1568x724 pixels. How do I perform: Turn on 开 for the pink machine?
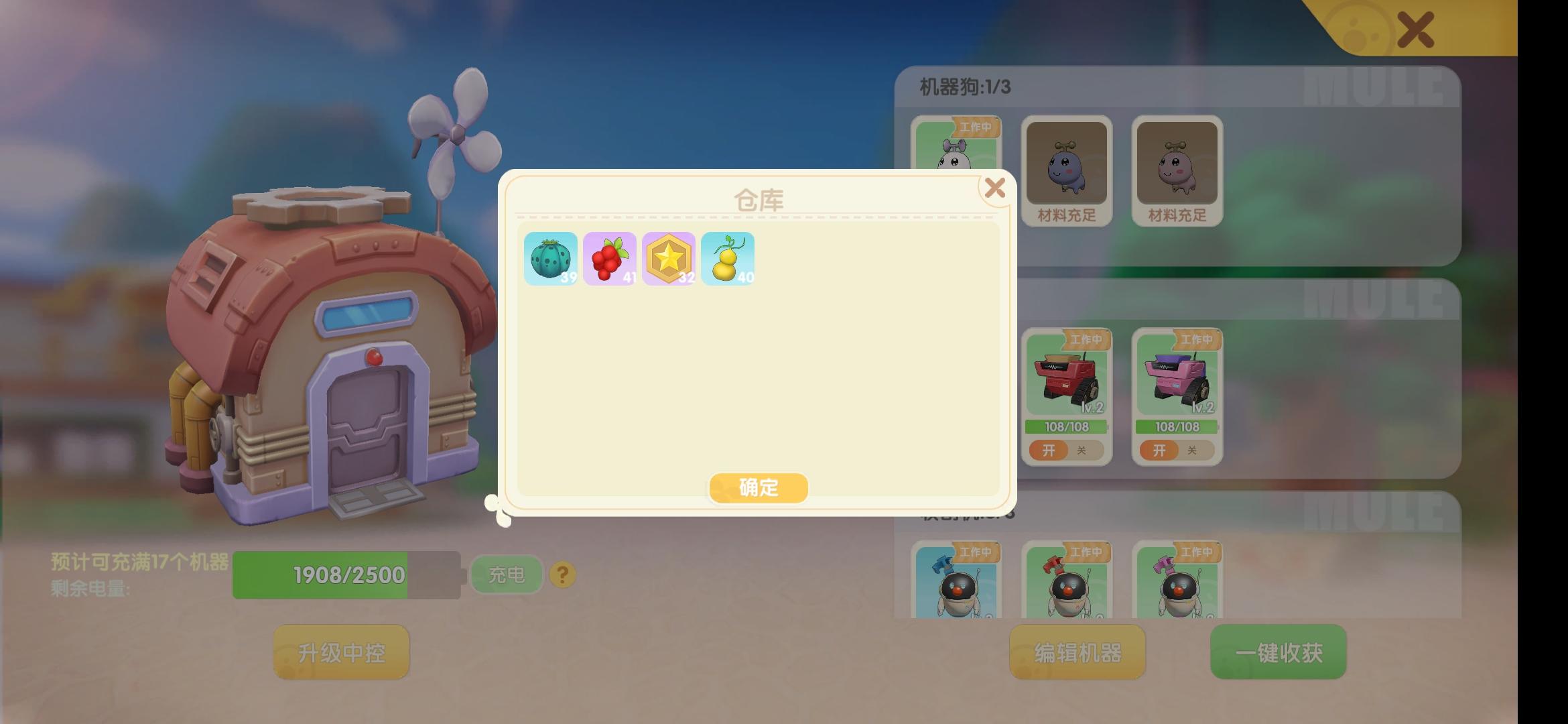pos(1160,450)
